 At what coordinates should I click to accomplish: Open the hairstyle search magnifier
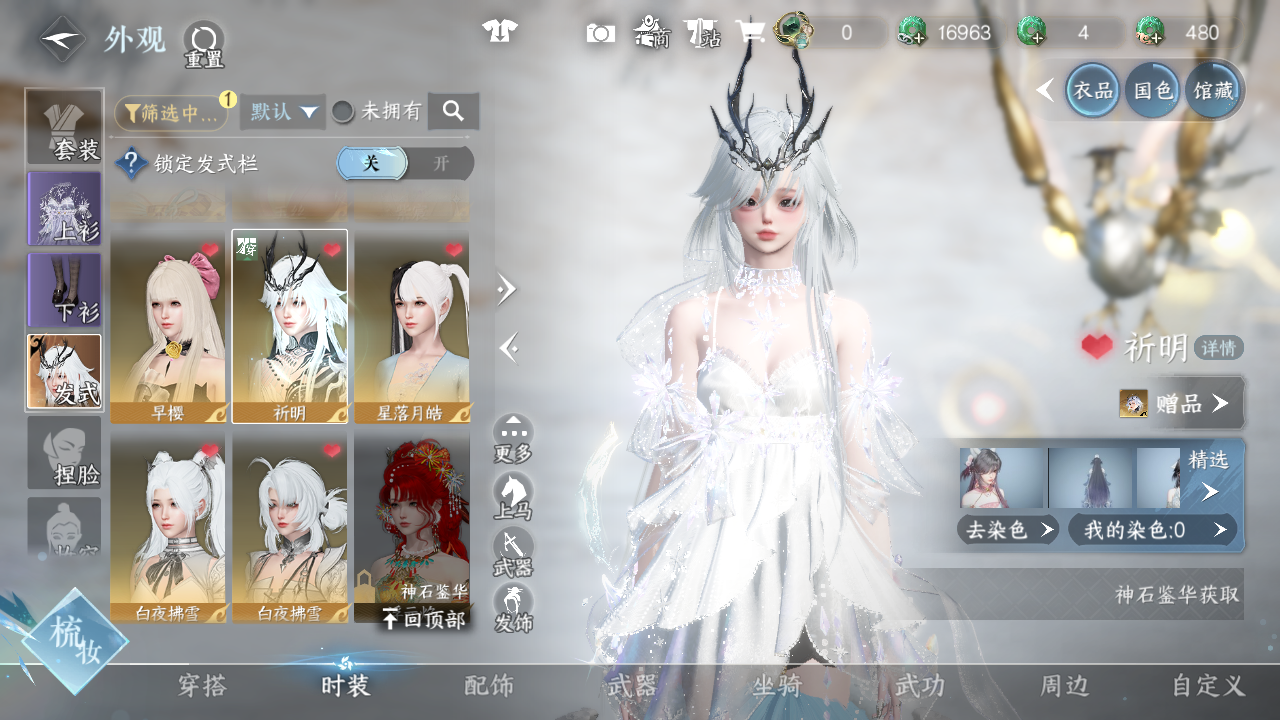coord(453,111)
